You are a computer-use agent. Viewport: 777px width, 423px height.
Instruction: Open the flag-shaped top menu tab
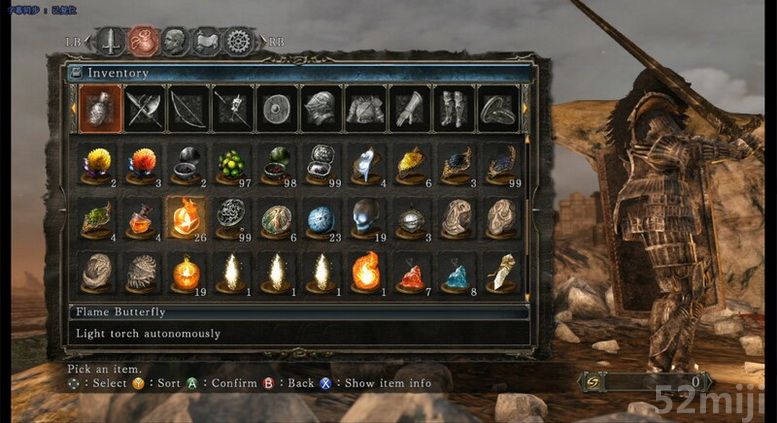pyautogui.click(x=206, y=41)
